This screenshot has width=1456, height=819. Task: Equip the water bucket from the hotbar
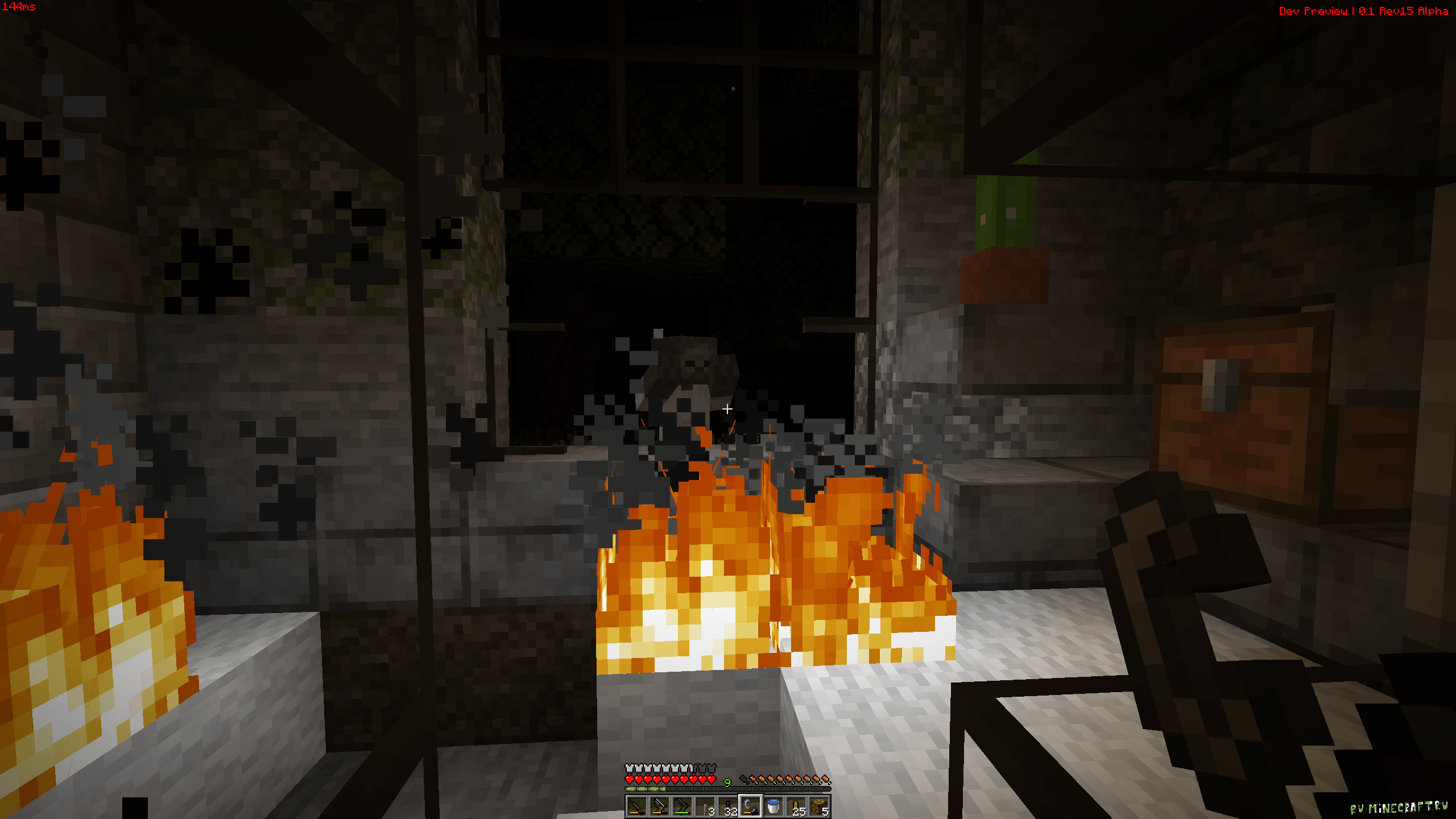click(773, 806)
